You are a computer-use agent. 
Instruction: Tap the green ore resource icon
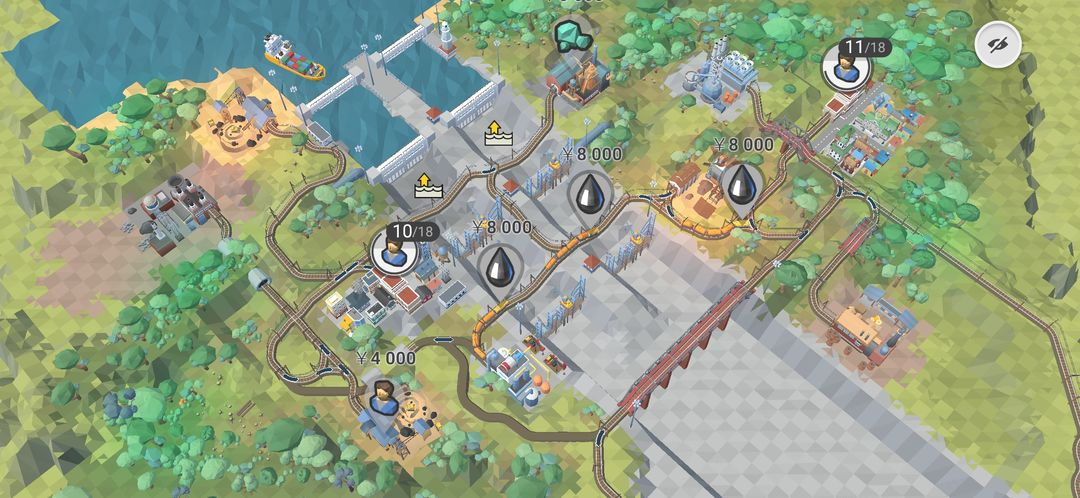coord(572,37)
